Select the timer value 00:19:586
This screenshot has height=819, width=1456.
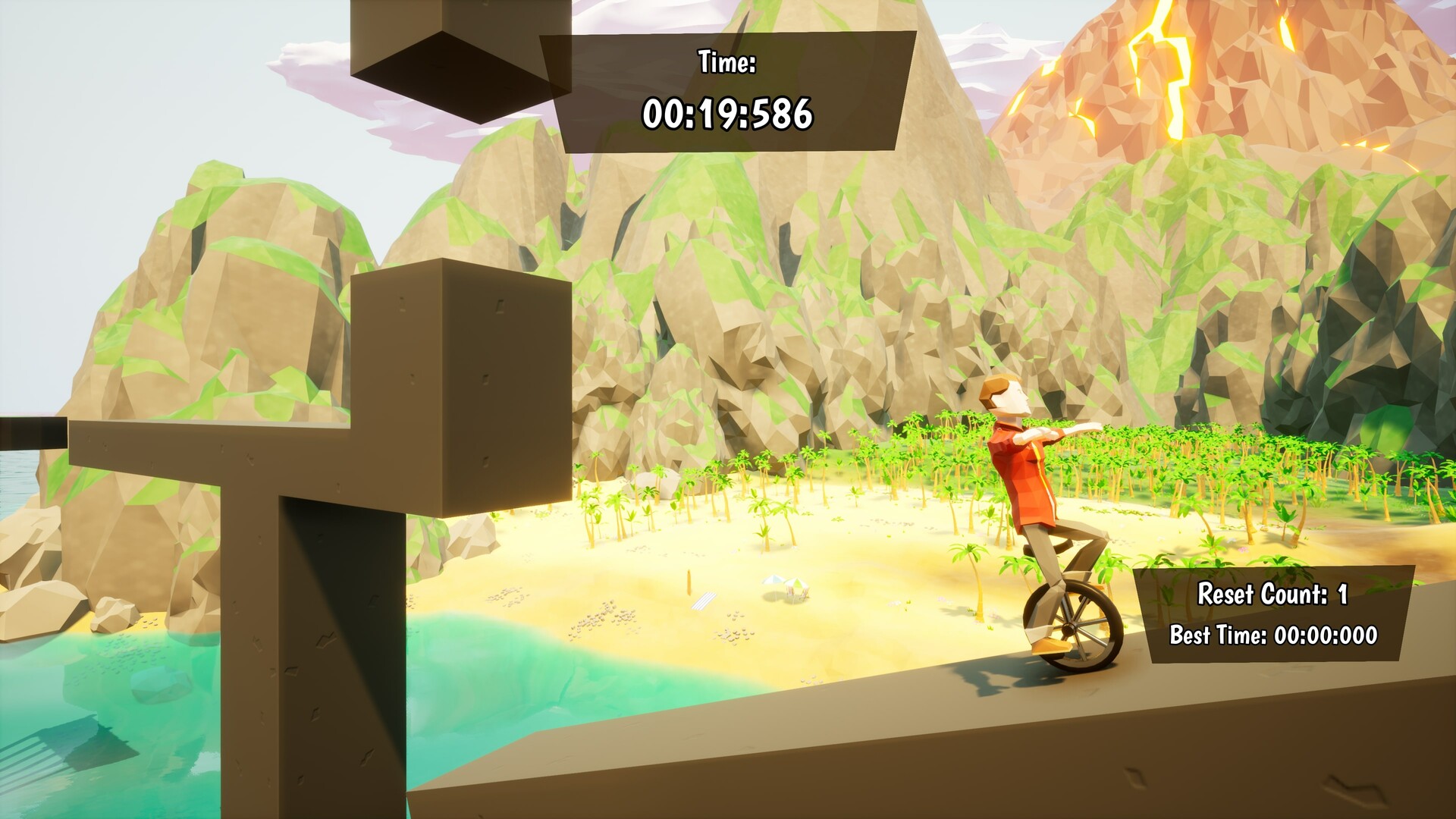pyautogui.click(x=728, y=114)
